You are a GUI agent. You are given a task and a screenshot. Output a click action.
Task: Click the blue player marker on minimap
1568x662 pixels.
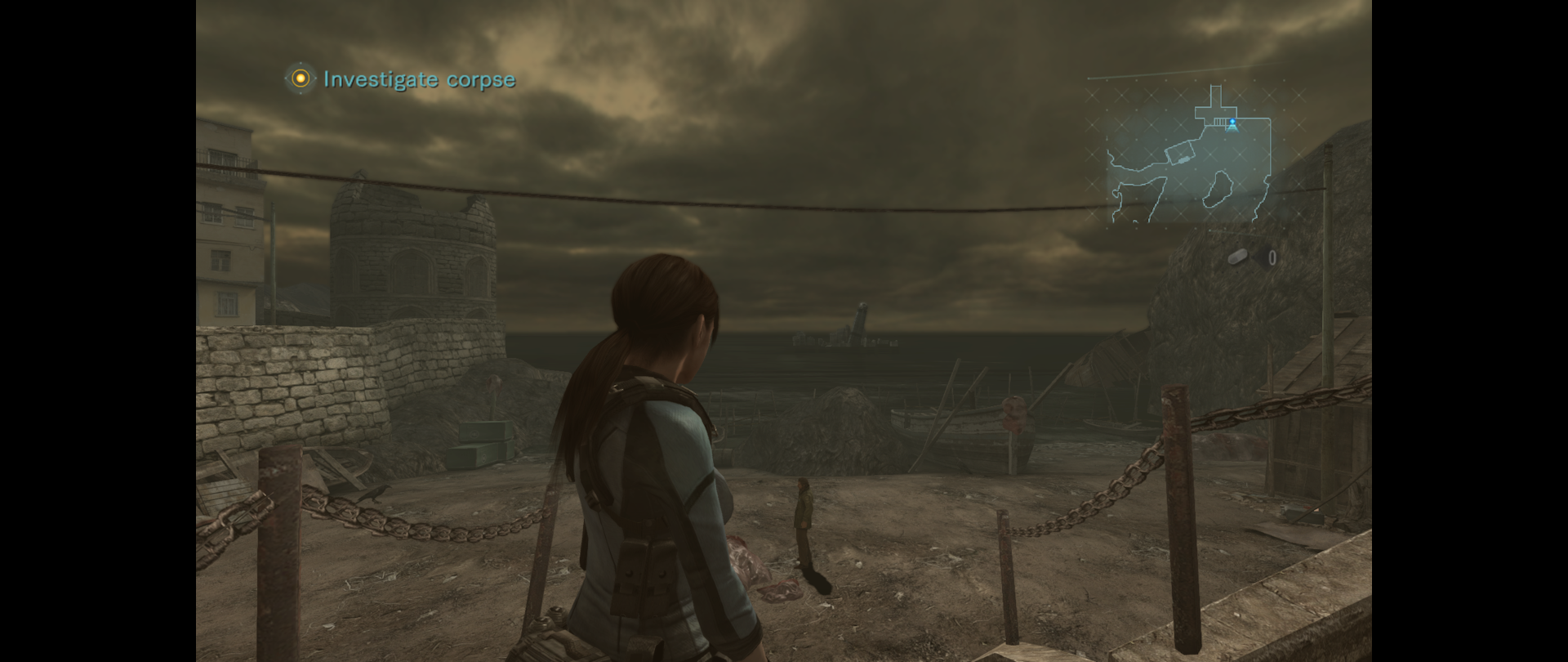click(x=1232, y=124)
